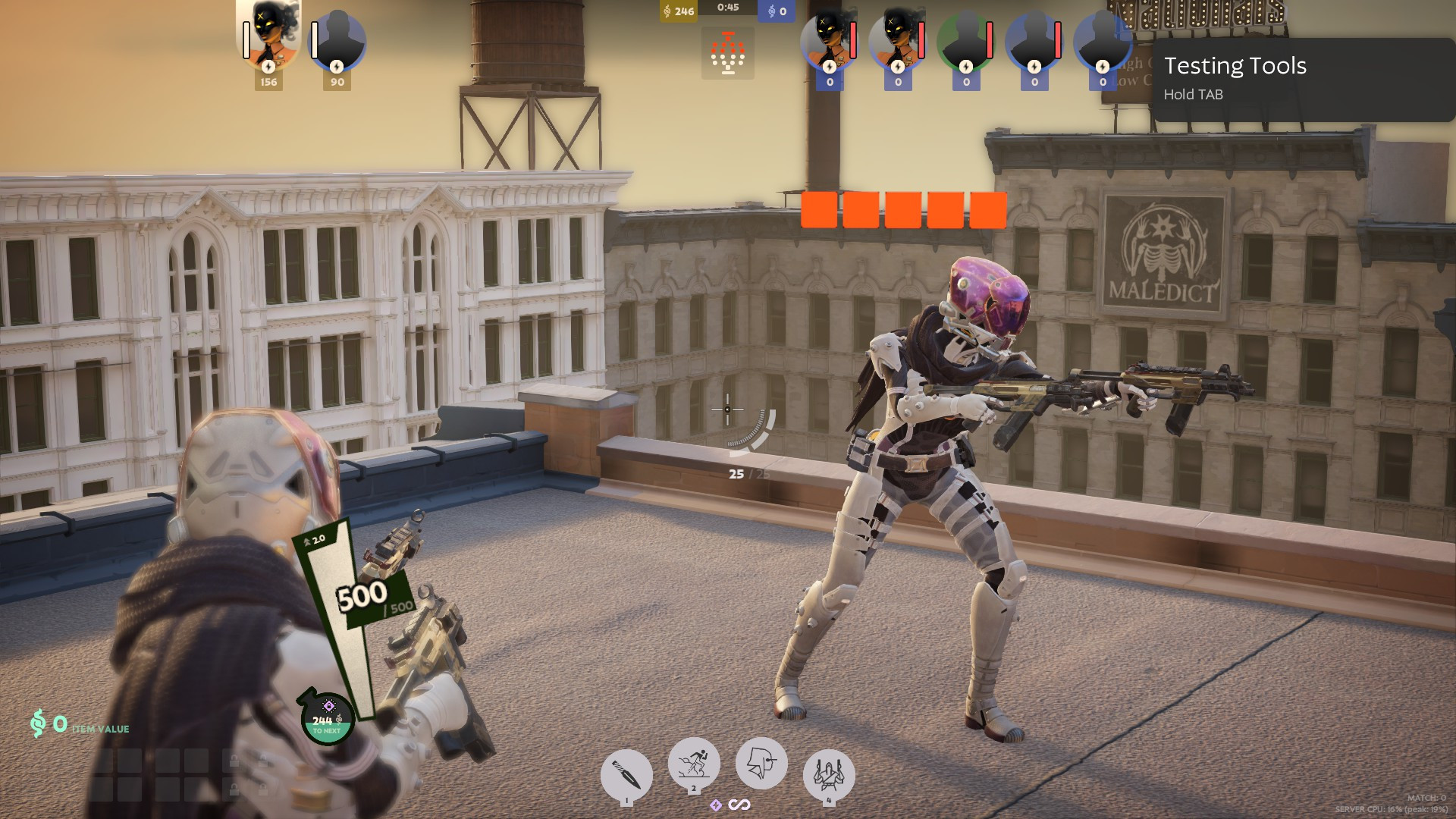Activate the dagger ability in slot 1
The height and width of the screenshot is (819, 1456).
click(626, 775)
